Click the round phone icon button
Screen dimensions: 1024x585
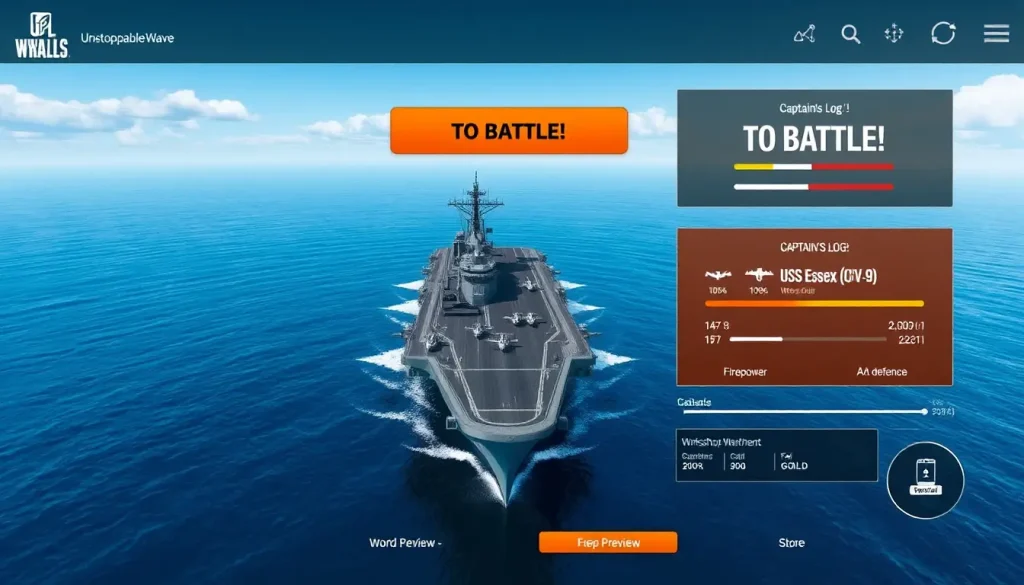[x=925, y=479]
